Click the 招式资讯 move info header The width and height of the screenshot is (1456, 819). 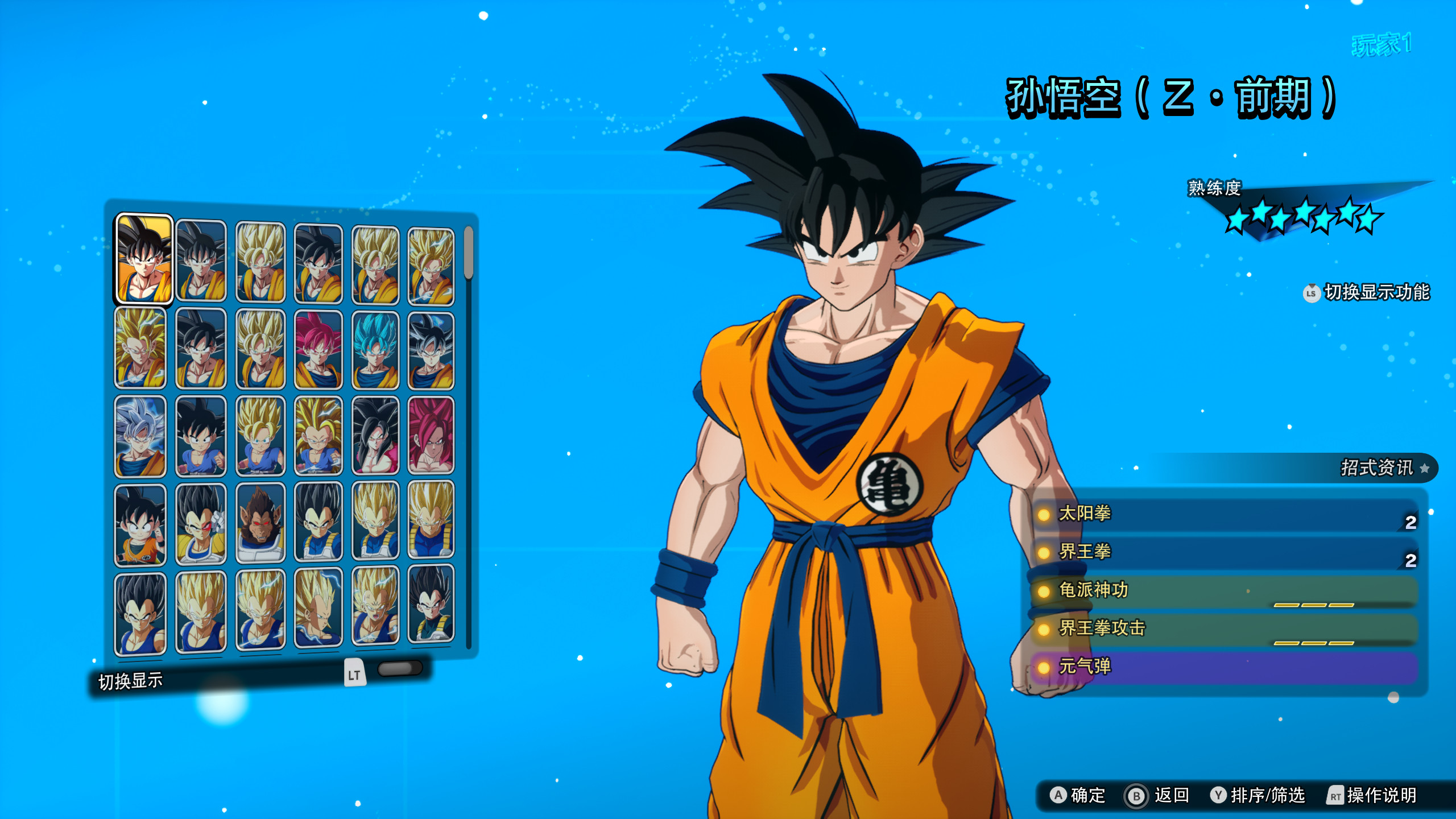click(x=1376, y=468)
